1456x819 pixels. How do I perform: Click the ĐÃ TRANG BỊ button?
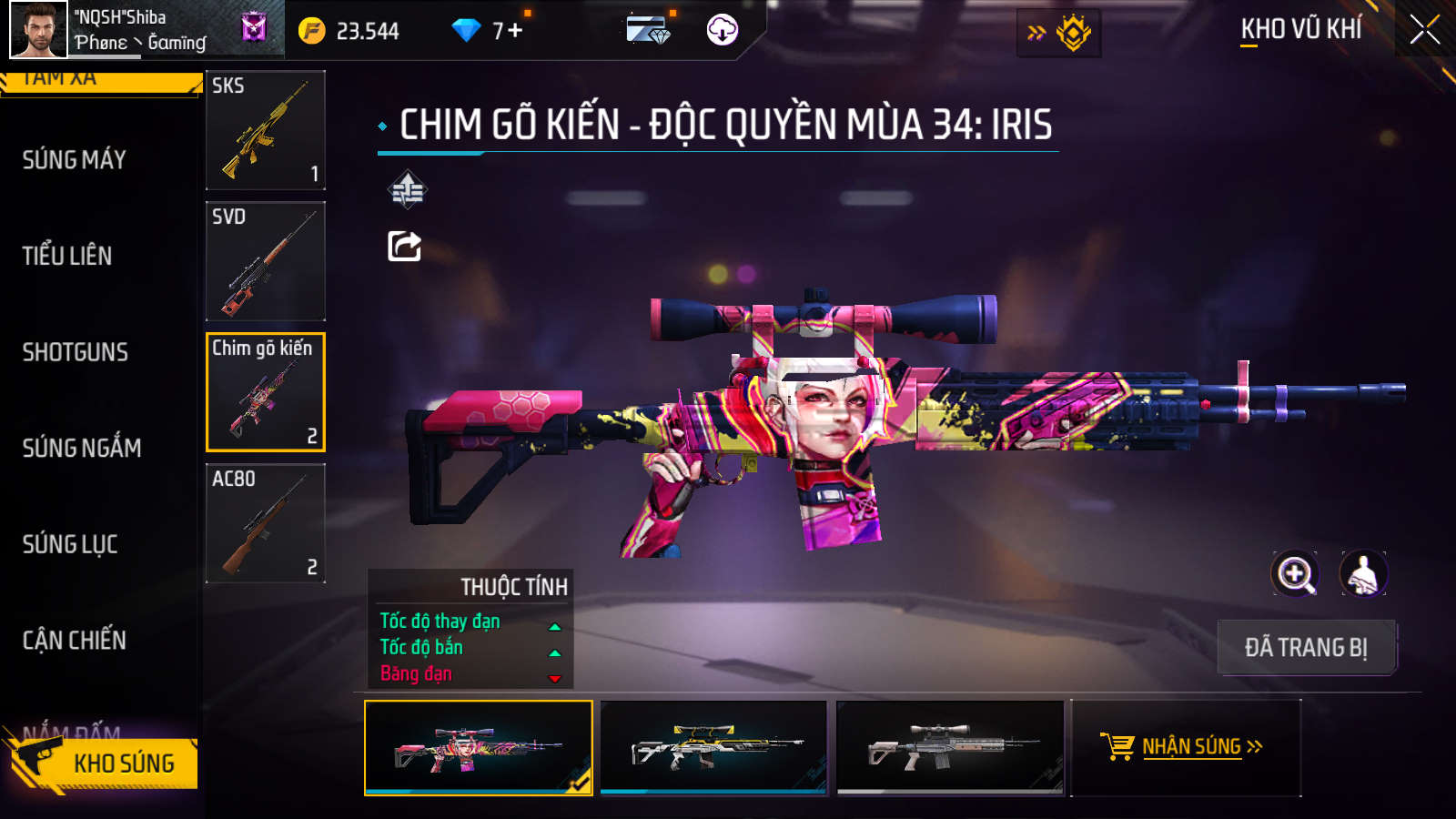pos(1306,648)
